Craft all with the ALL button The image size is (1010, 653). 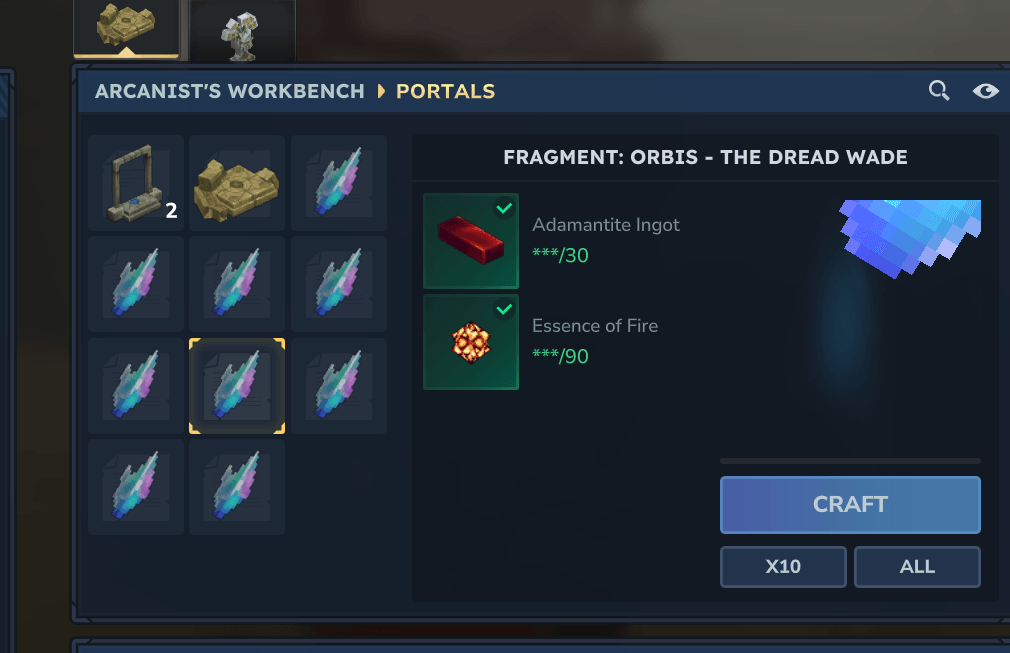click(917, 567)
